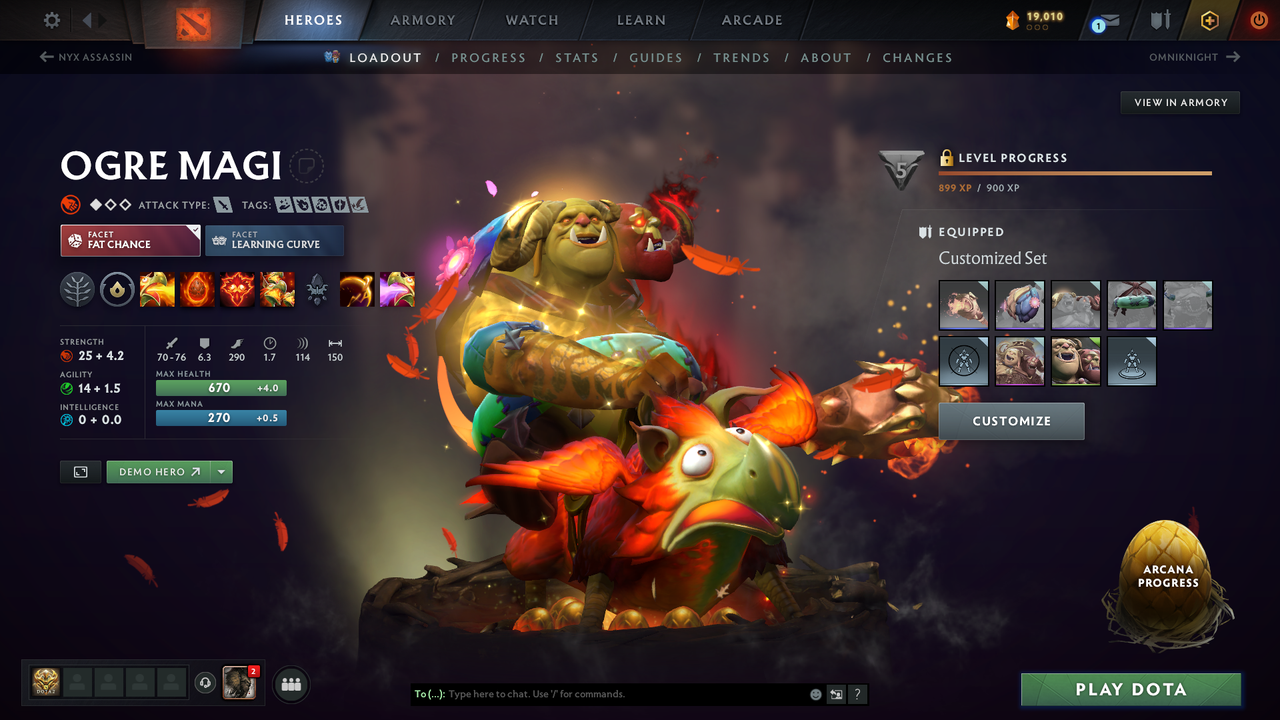
Task: Inspect the Ignite ability icon
Action: pos(197,289)
